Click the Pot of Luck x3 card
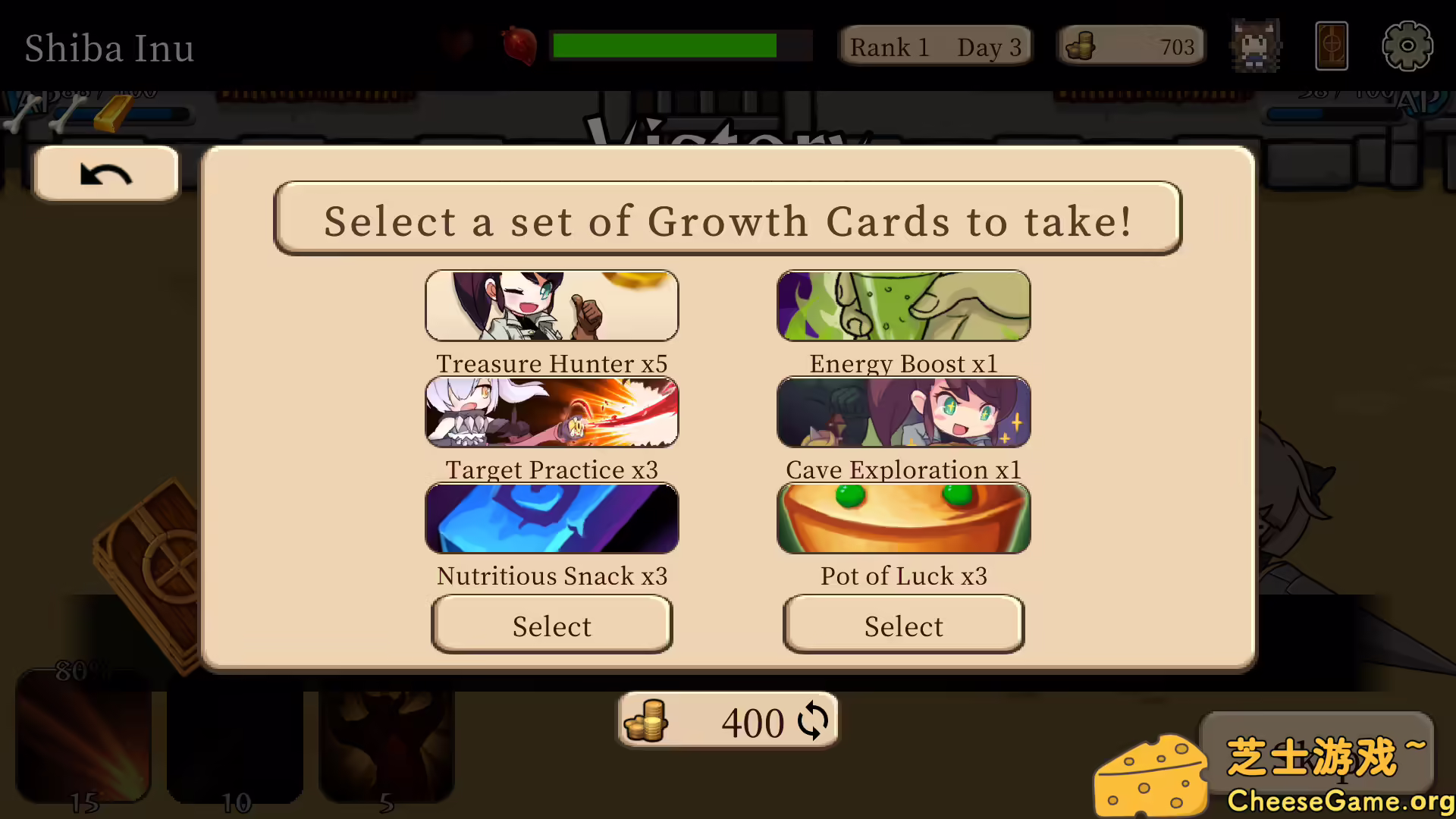Viewport: 1456px width, 819px height. point(903,518)
